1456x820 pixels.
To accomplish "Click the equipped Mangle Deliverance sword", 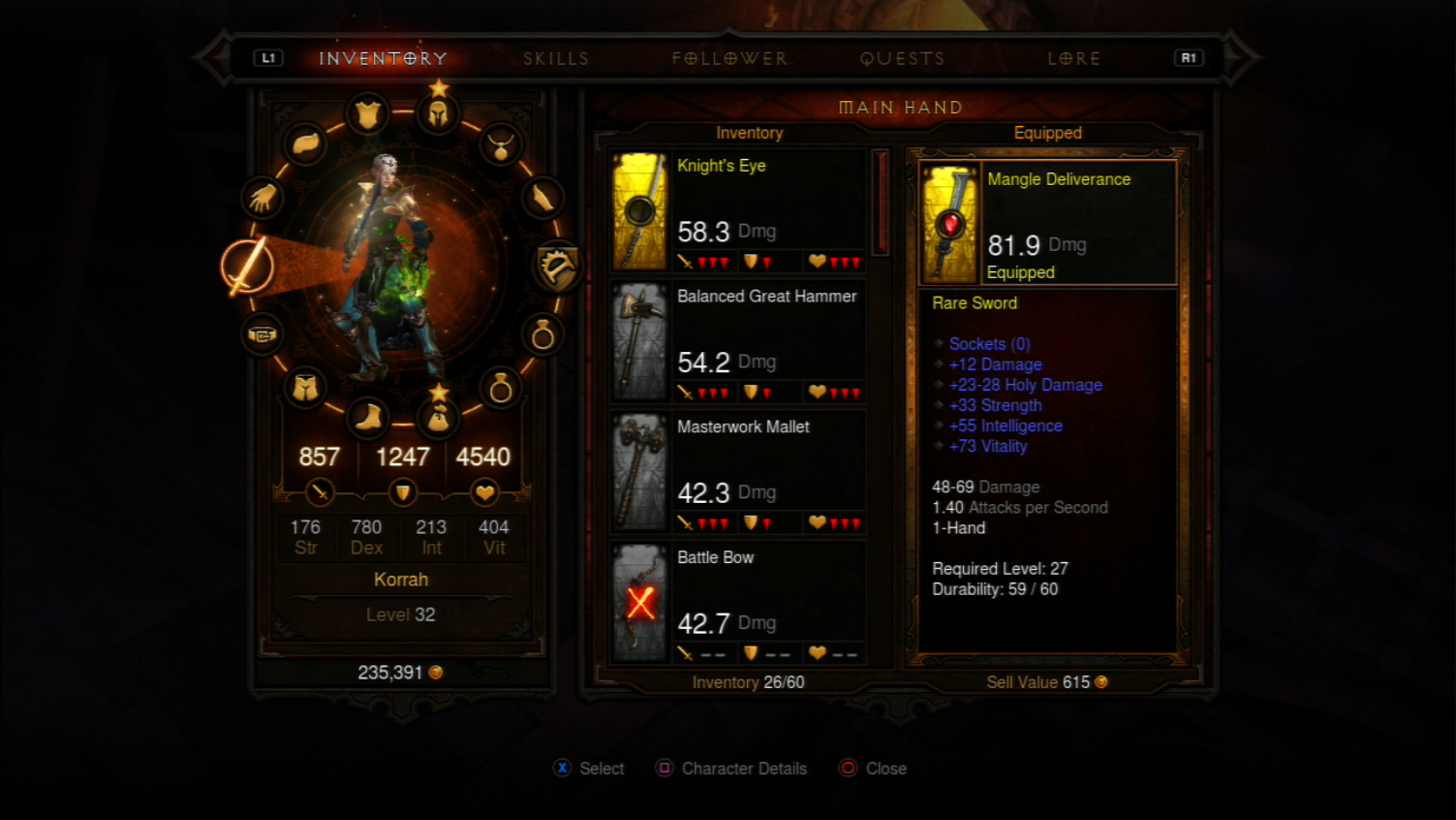I will (1047, 224).
